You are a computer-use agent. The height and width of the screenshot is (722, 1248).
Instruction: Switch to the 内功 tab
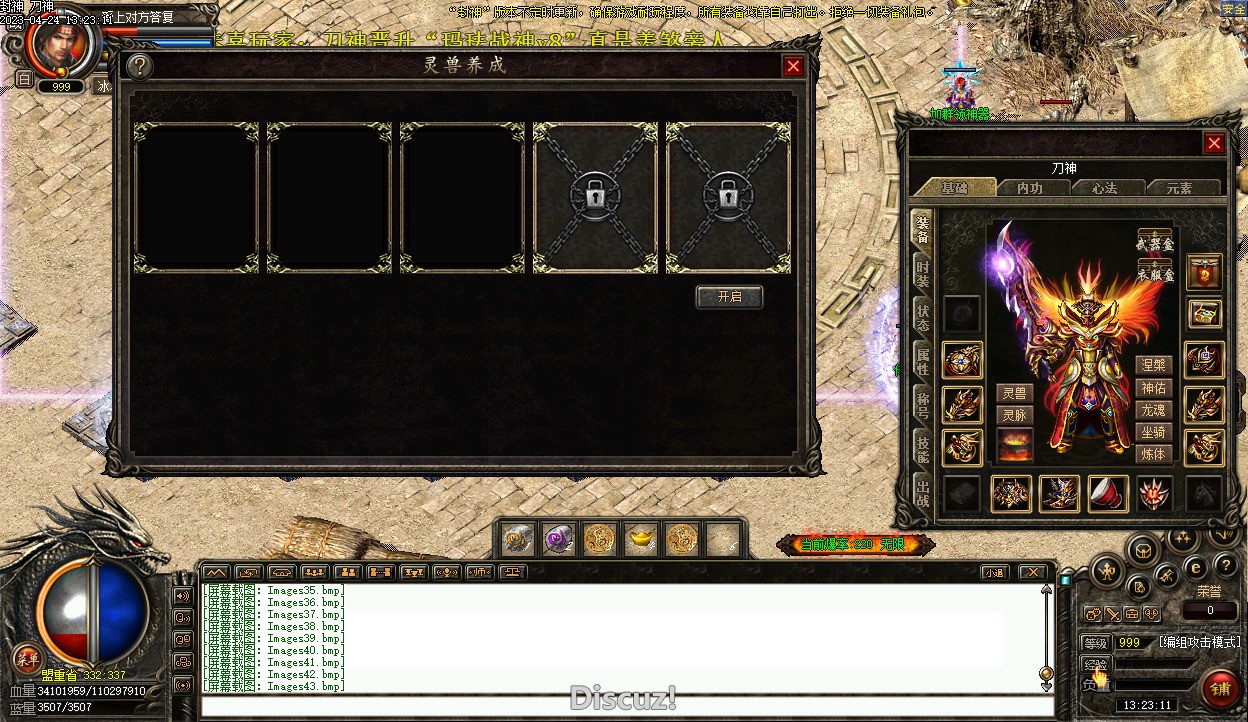tap(1029, 188)
